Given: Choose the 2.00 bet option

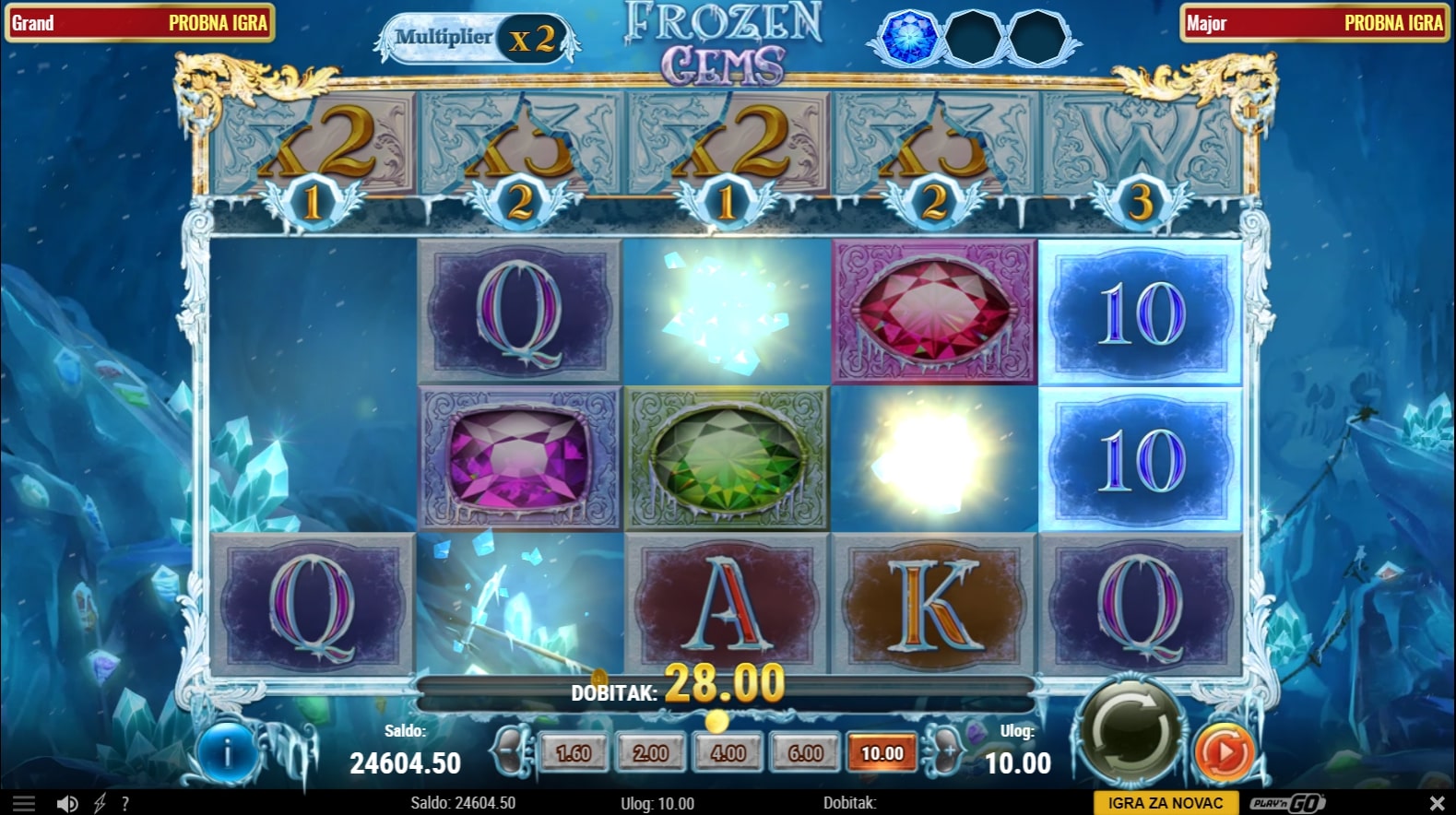Looking at the screenshot, I should [651, 753].
